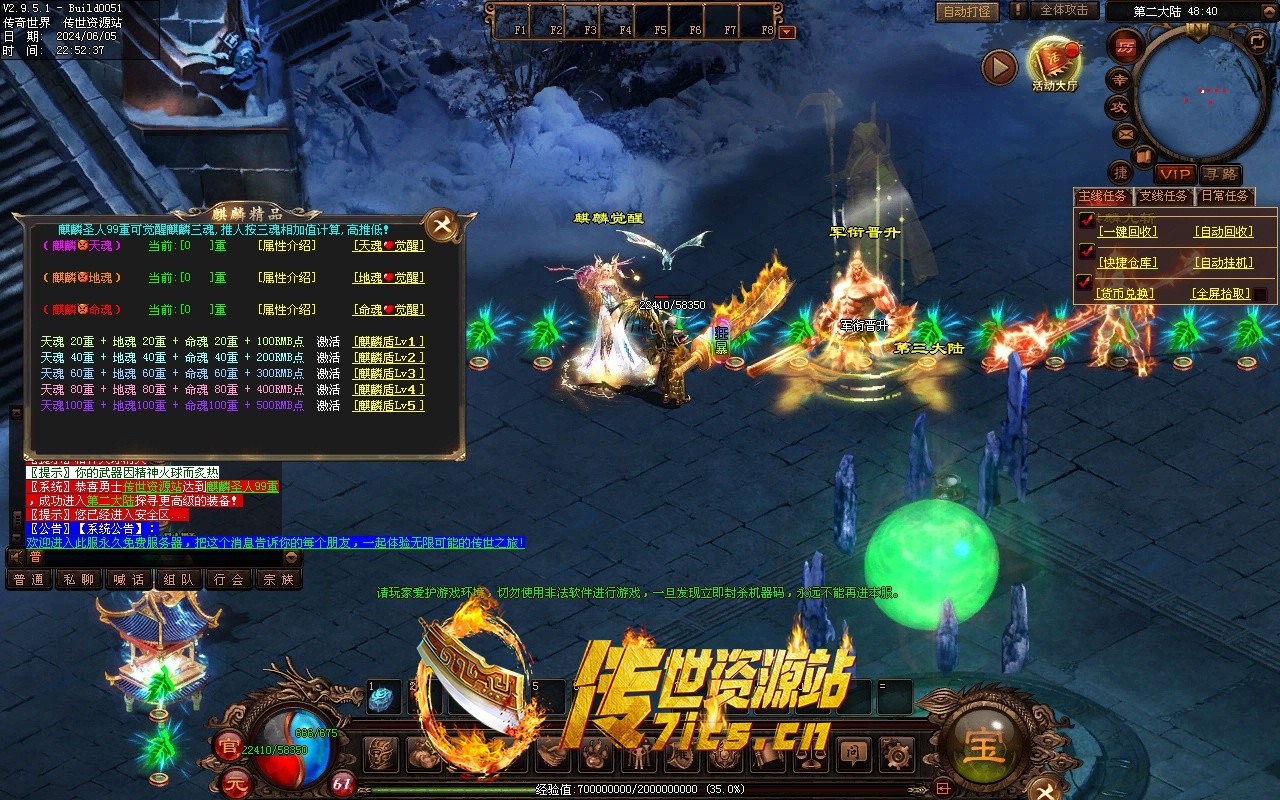
Task: Switch chat to the 行会 guild channel
Action: click(x=229, y=579)
